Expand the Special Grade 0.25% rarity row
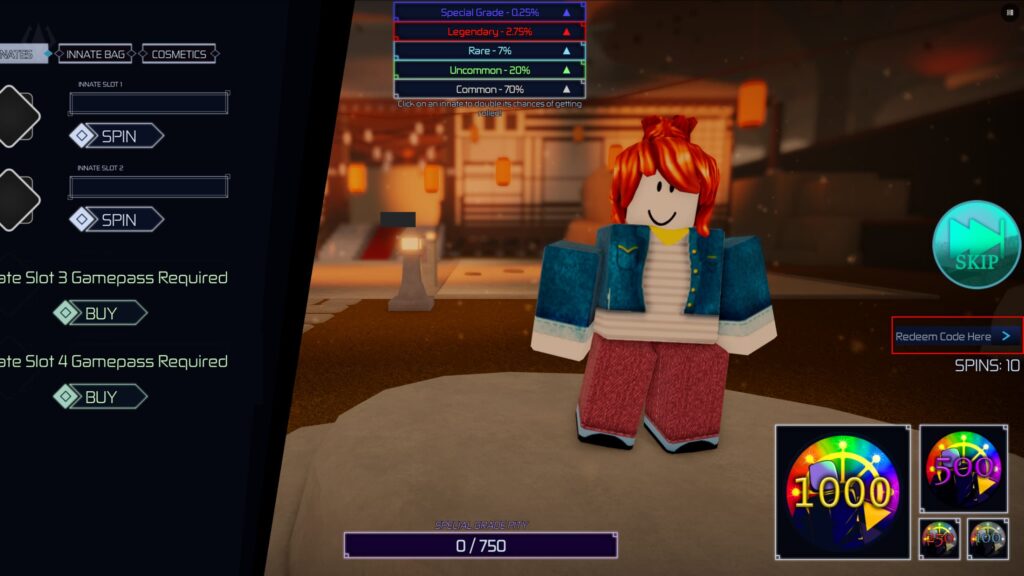 [489, 12]
